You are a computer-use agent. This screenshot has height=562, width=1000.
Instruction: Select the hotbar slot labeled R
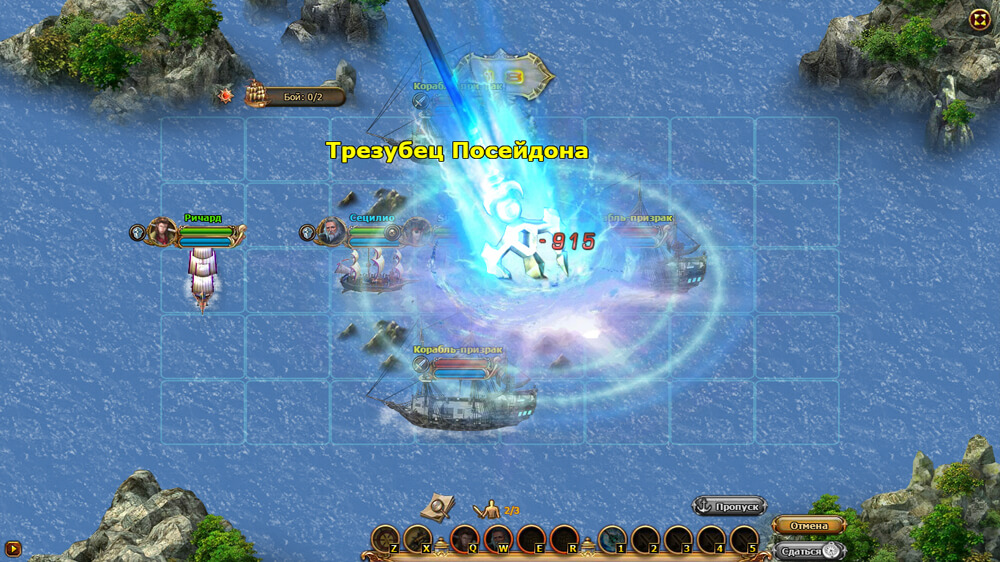[x=564, y=540]
